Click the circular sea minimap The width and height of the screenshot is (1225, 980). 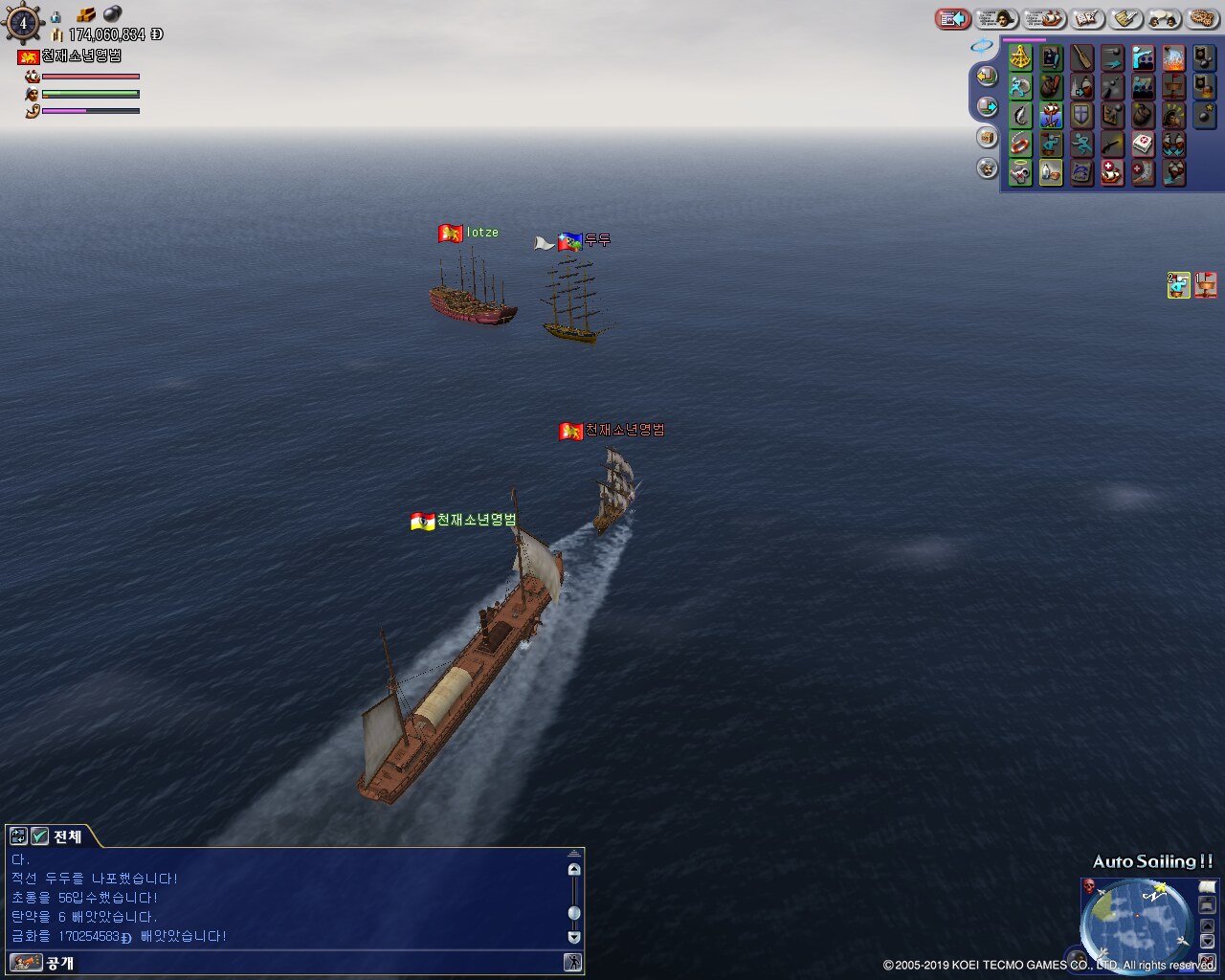click(x=1136, y=919)
